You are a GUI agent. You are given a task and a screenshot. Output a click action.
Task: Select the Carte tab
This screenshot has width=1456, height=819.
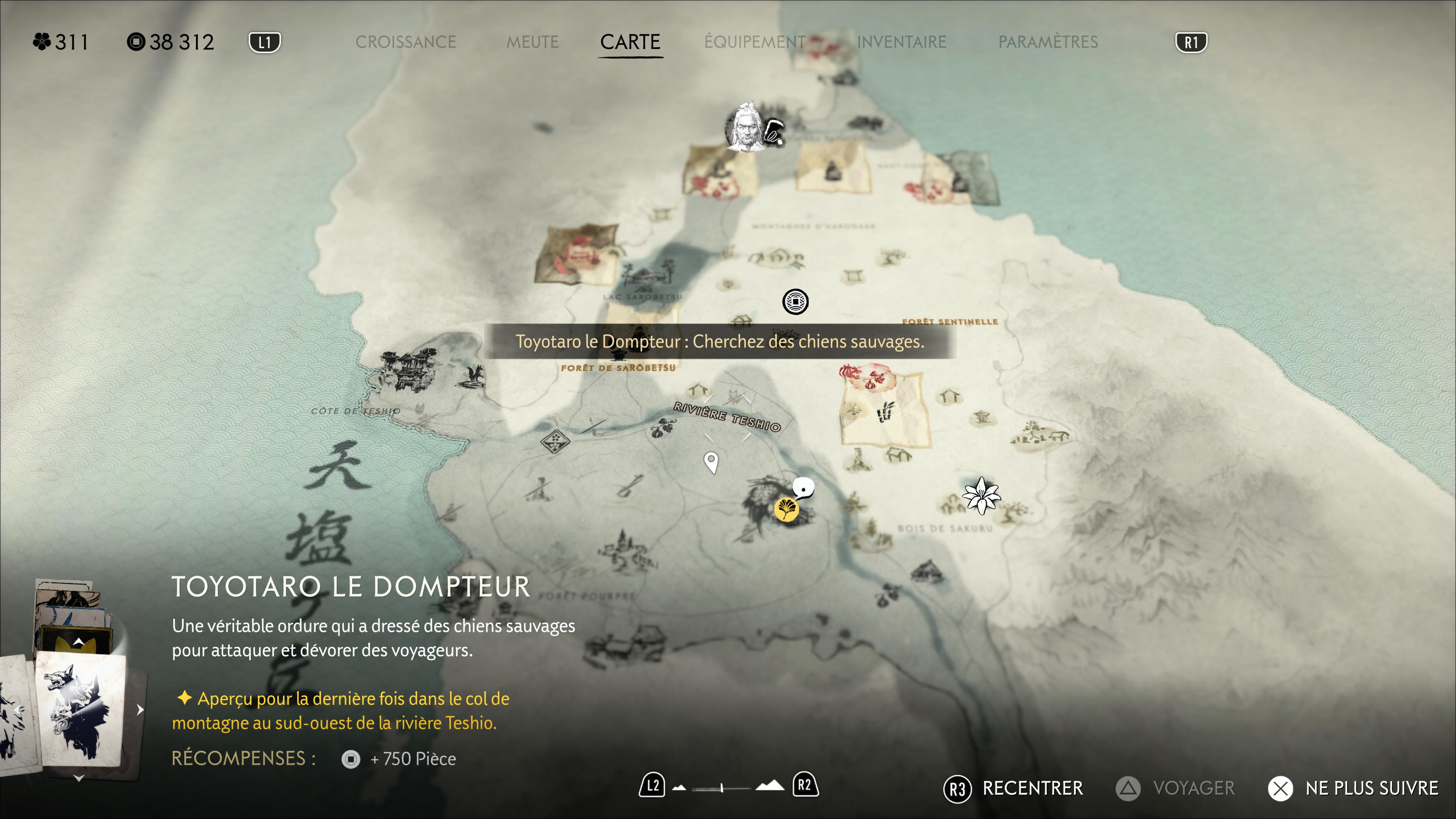630,42
